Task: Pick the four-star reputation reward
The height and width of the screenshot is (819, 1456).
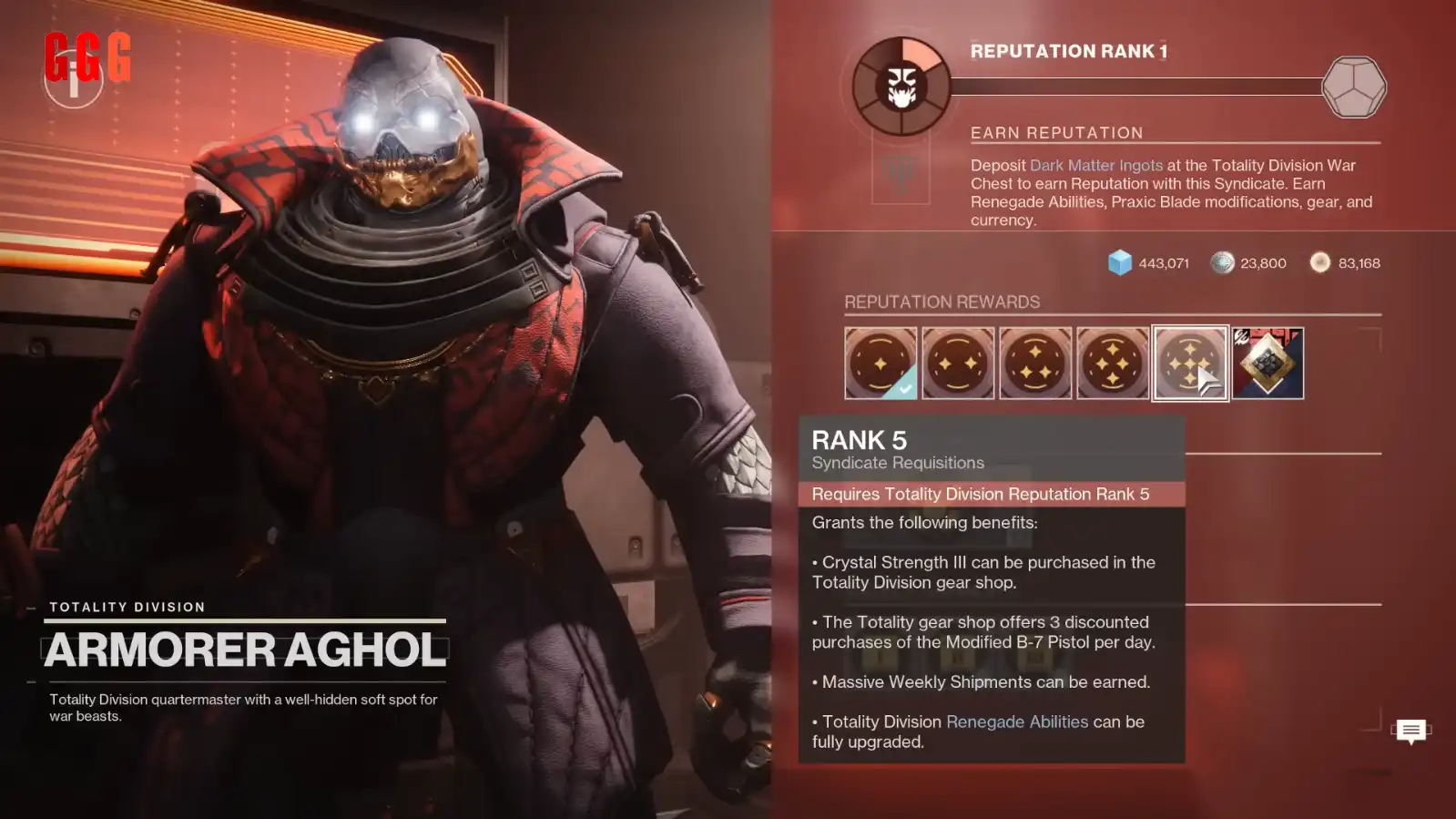Action: coord(1112,363)
